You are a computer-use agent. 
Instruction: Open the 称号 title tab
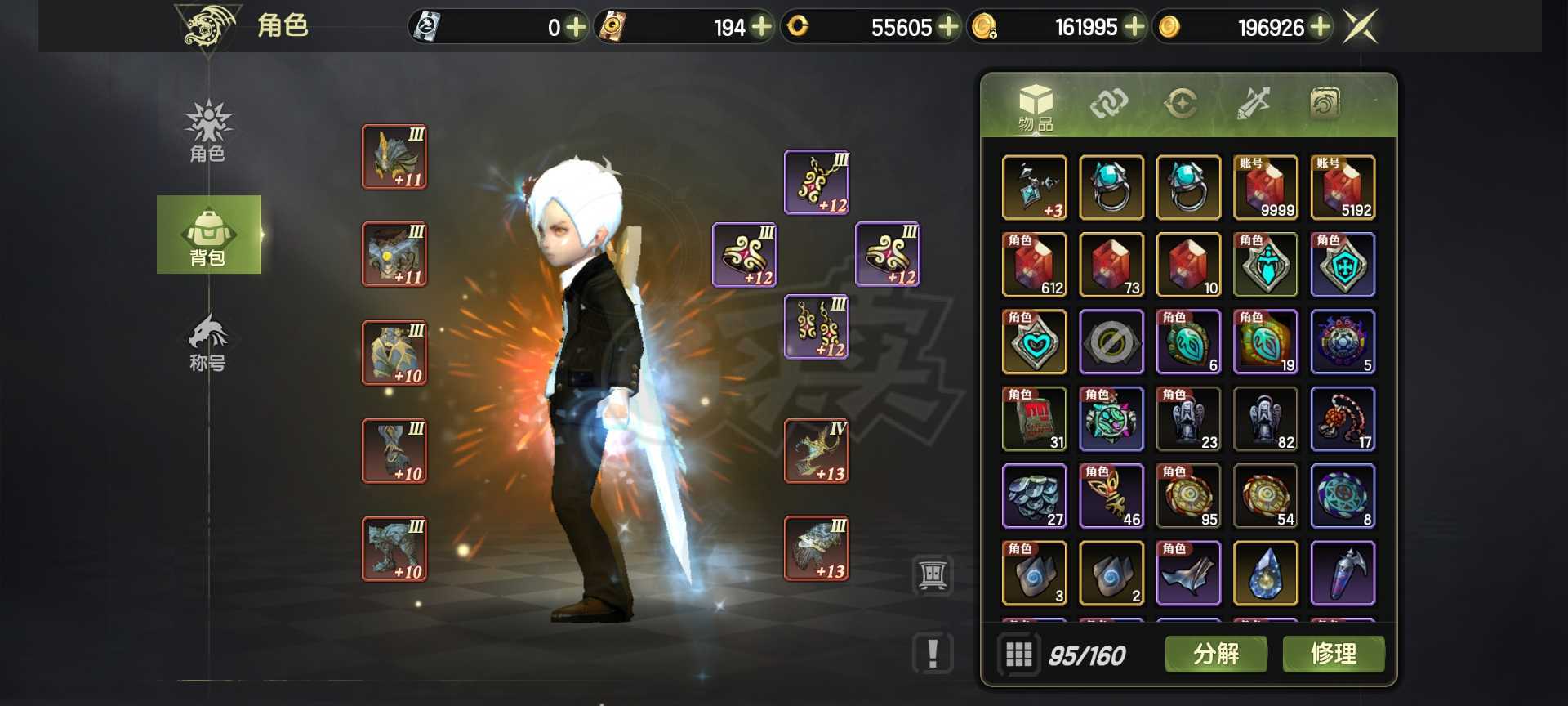coord(208,343)
